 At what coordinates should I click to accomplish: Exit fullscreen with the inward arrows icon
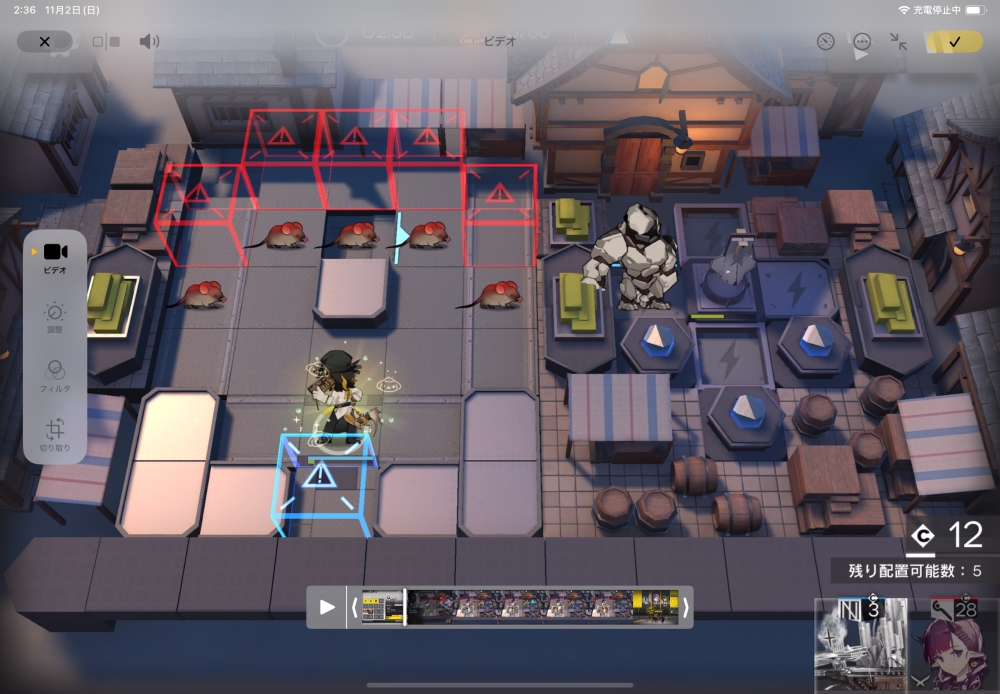pyautogui.click(x=898, y=42)
